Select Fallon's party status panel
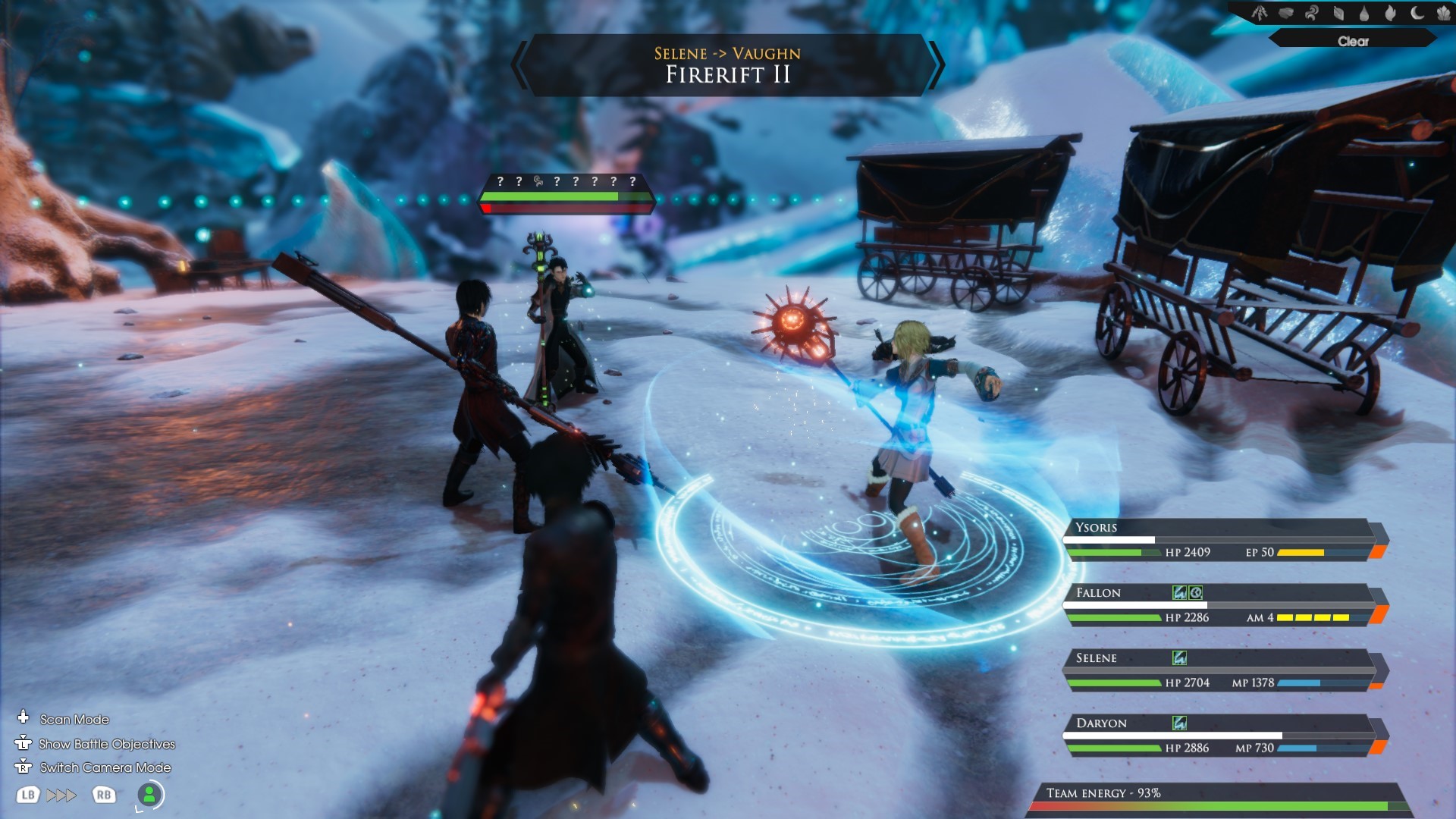1456x819 pixels. [1221, 604]
